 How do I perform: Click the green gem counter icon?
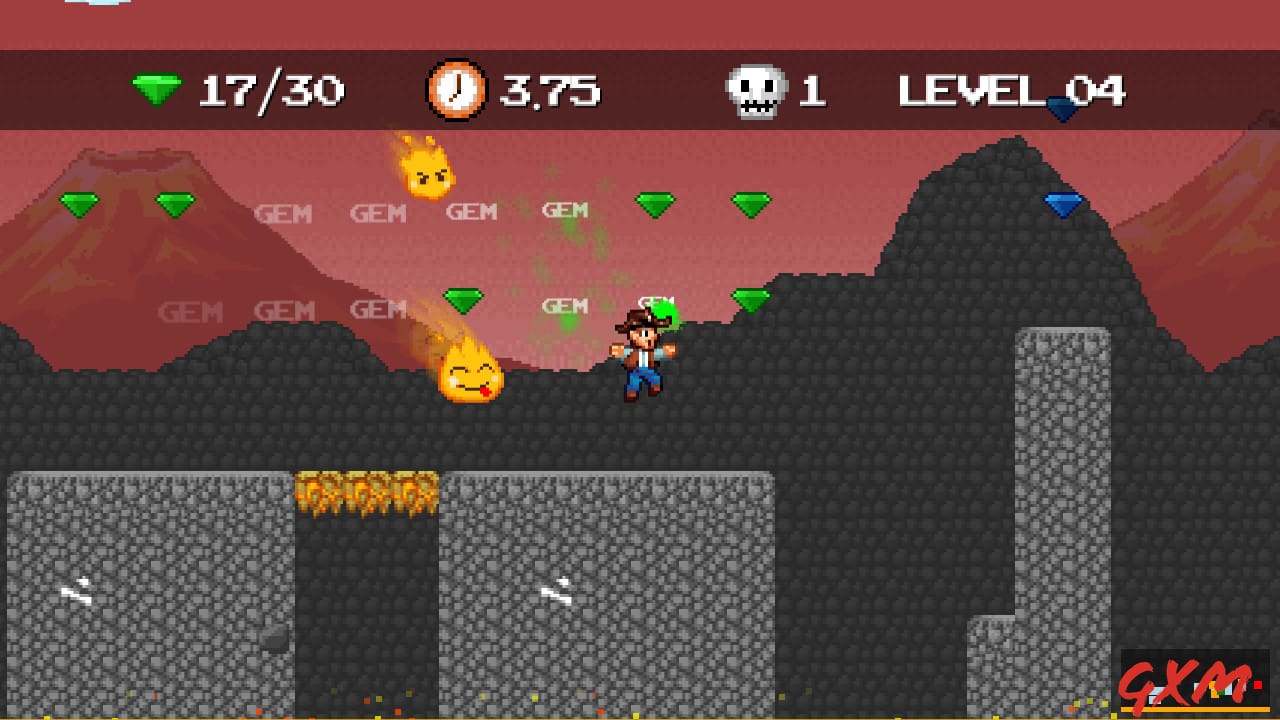click(156, 90)
